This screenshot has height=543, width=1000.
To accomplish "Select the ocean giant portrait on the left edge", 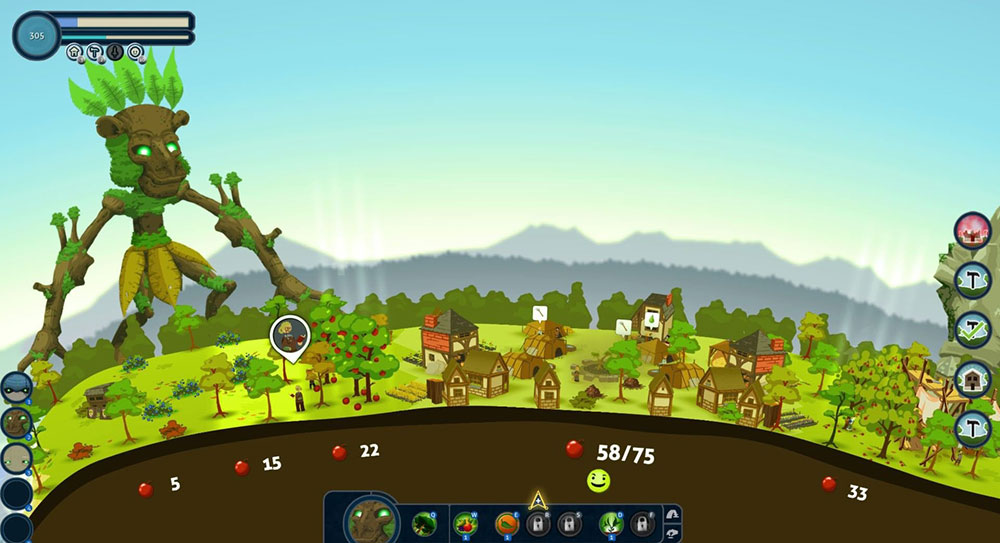I will 16,388.
